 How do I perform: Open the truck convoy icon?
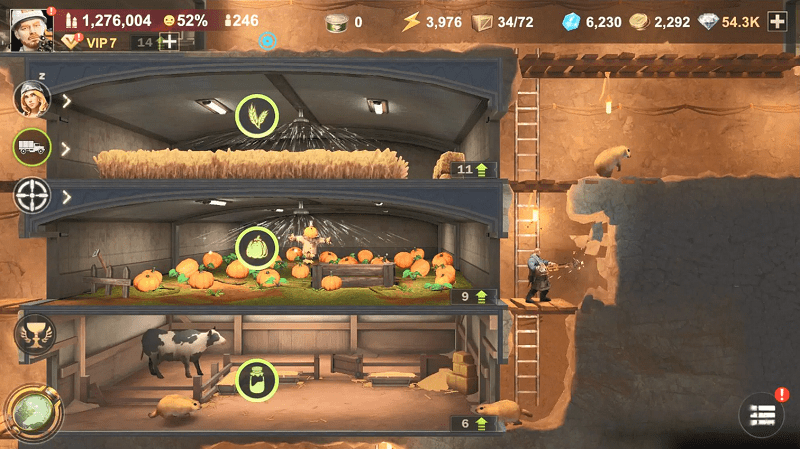click(32, 148)
